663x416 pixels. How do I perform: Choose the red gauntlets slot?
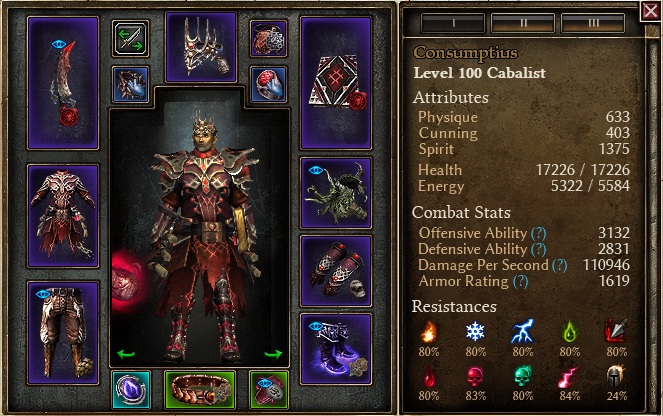click(336, 270)
